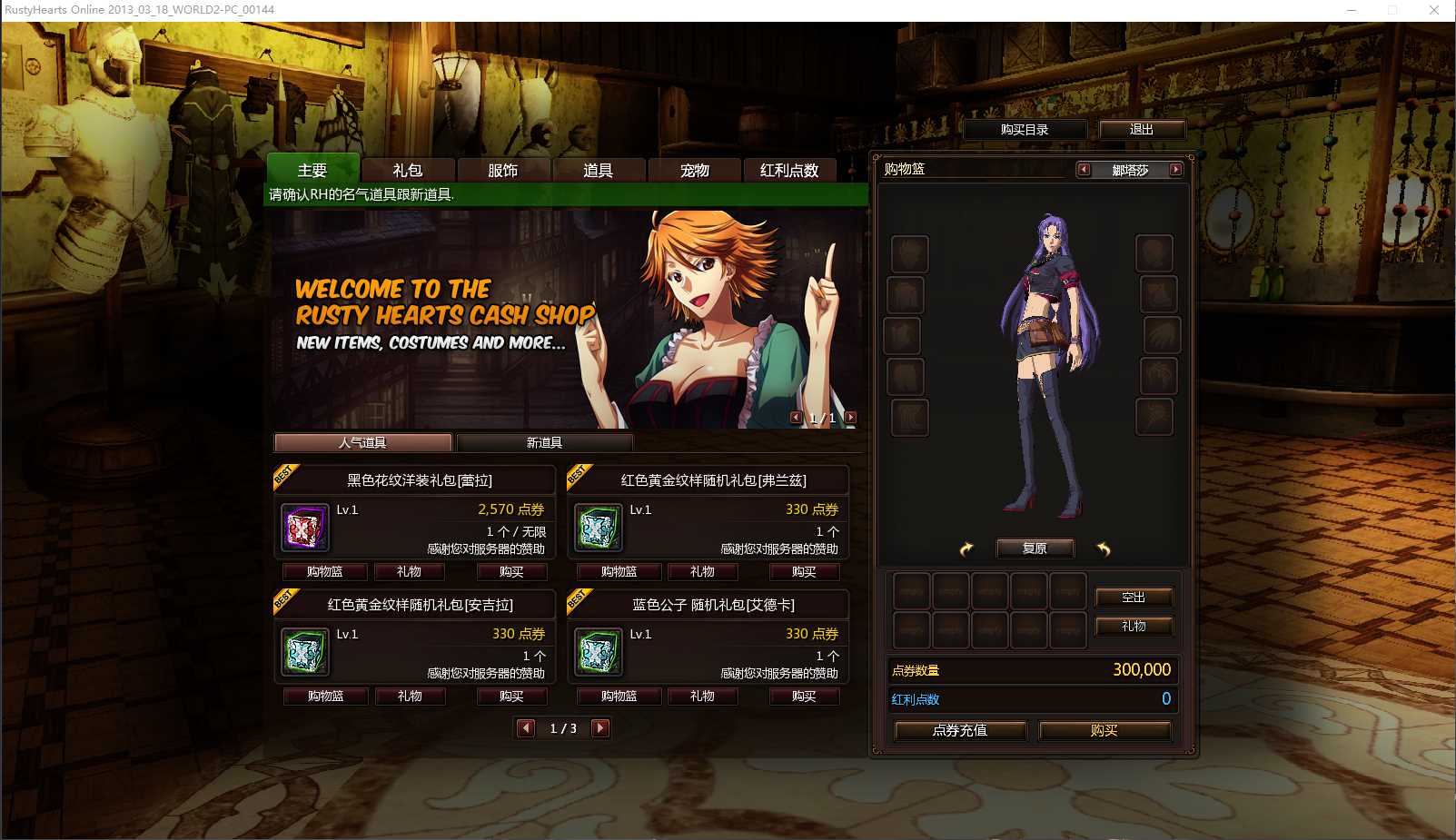Click the jacket equipment slot icon
This screenshot has height=840, width=1456.
[x=906, y=294]
